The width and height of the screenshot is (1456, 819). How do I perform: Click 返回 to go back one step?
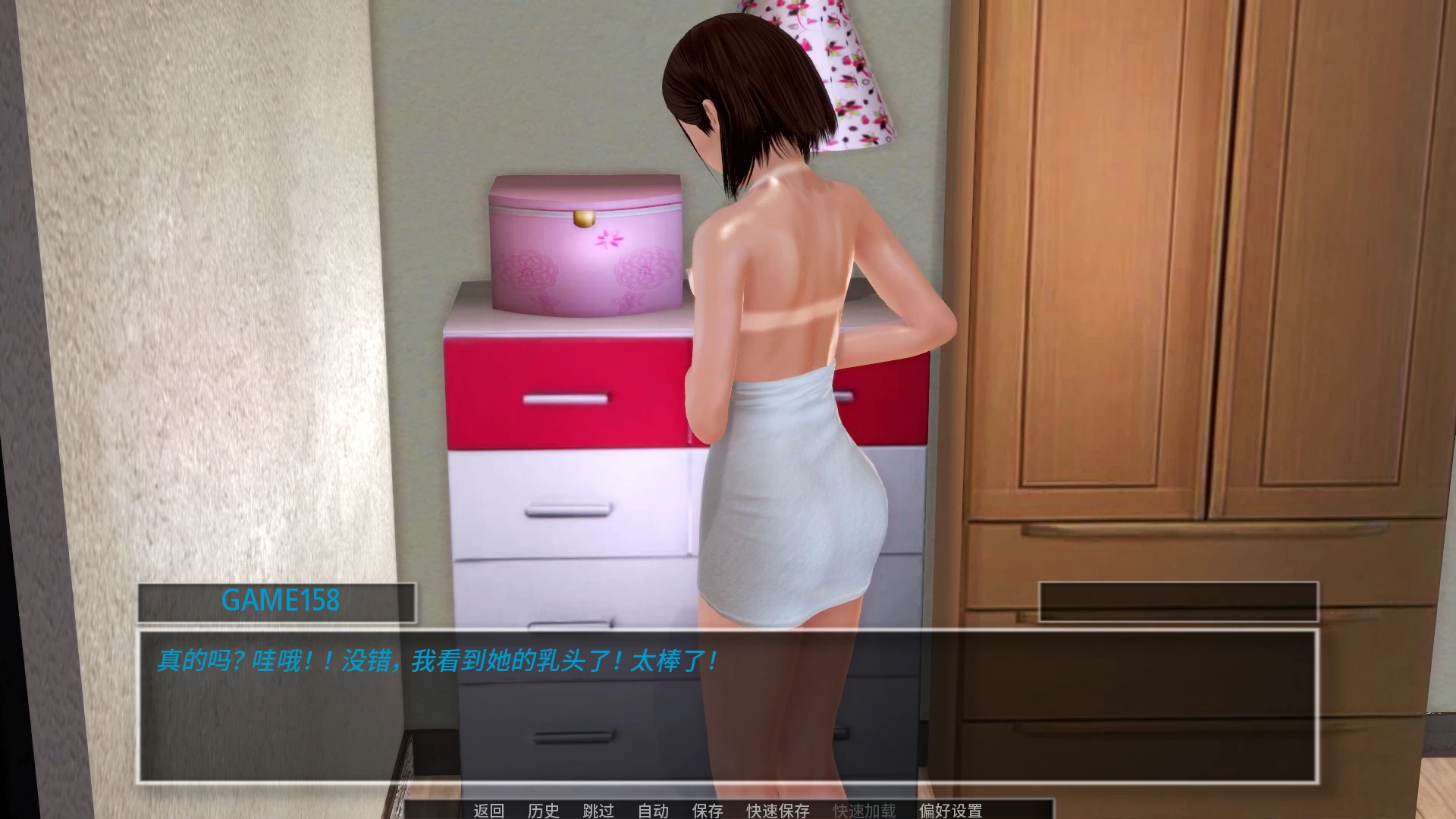pyautogui.click(x=489, y=811)
